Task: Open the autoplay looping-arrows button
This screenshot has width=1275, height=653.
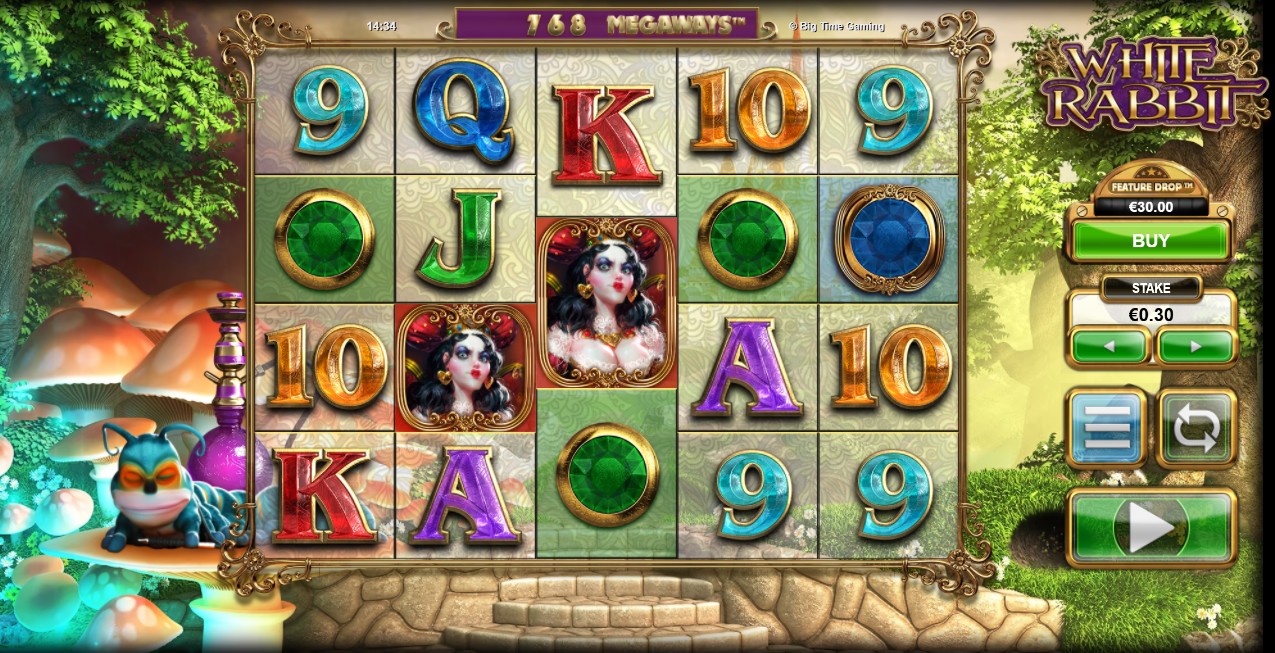Action: pos(1197,428)
